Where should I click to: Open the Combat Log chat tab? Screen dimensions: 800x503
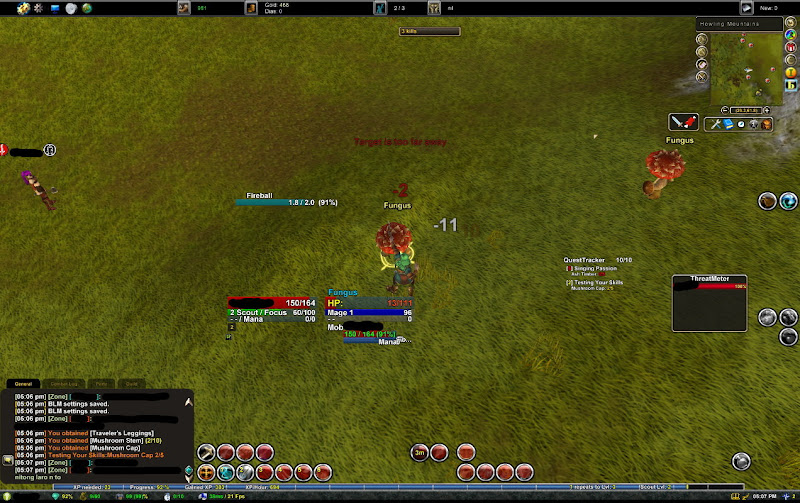coord(62,384)
